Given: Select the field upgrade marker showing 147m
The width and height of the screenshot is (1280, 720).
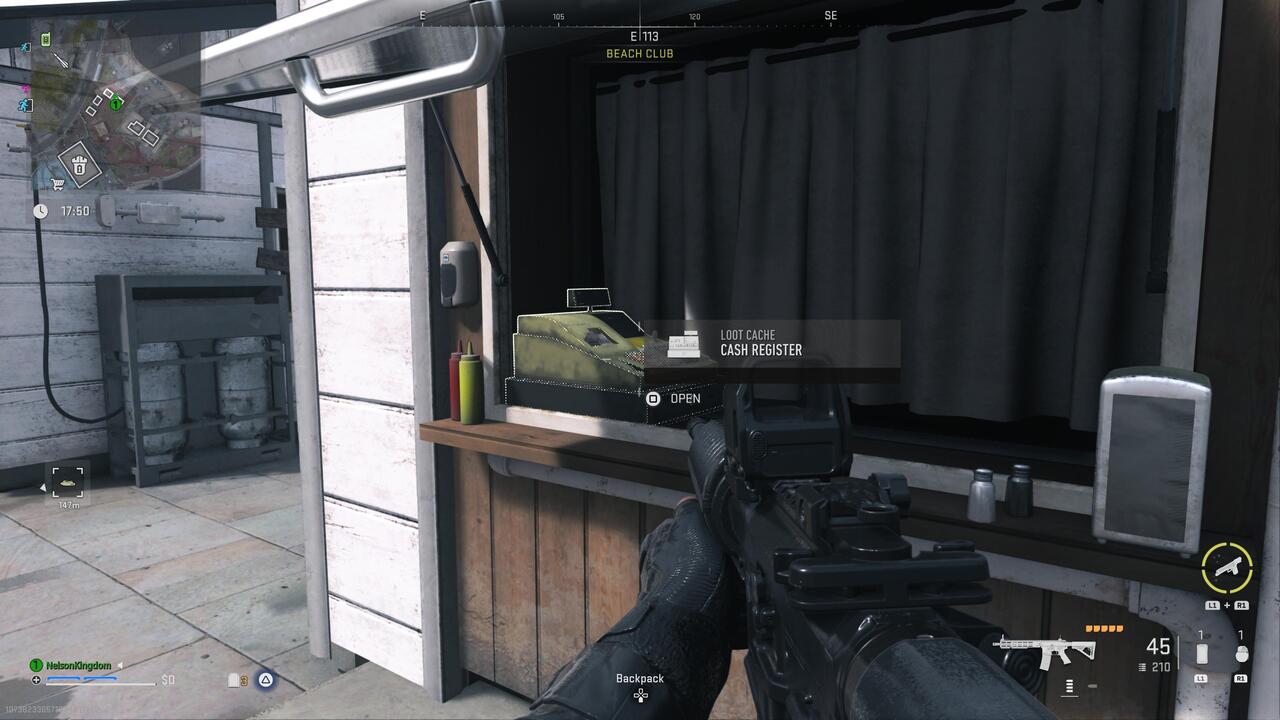Looking at the screenshot, I should click(67, 483).
